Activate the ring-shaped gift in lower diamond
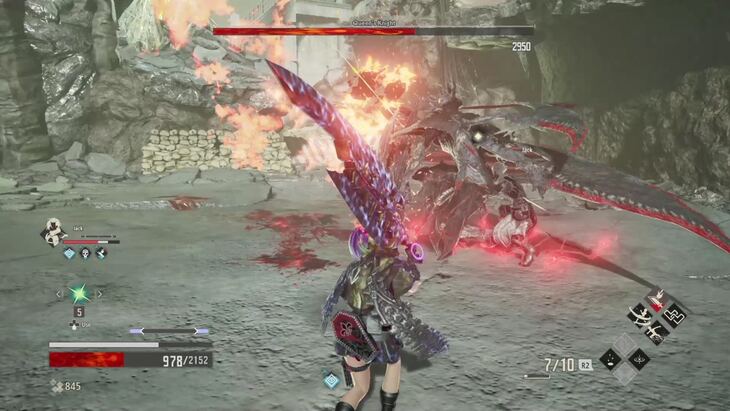730x411 pixels. (x=638, y=359)
